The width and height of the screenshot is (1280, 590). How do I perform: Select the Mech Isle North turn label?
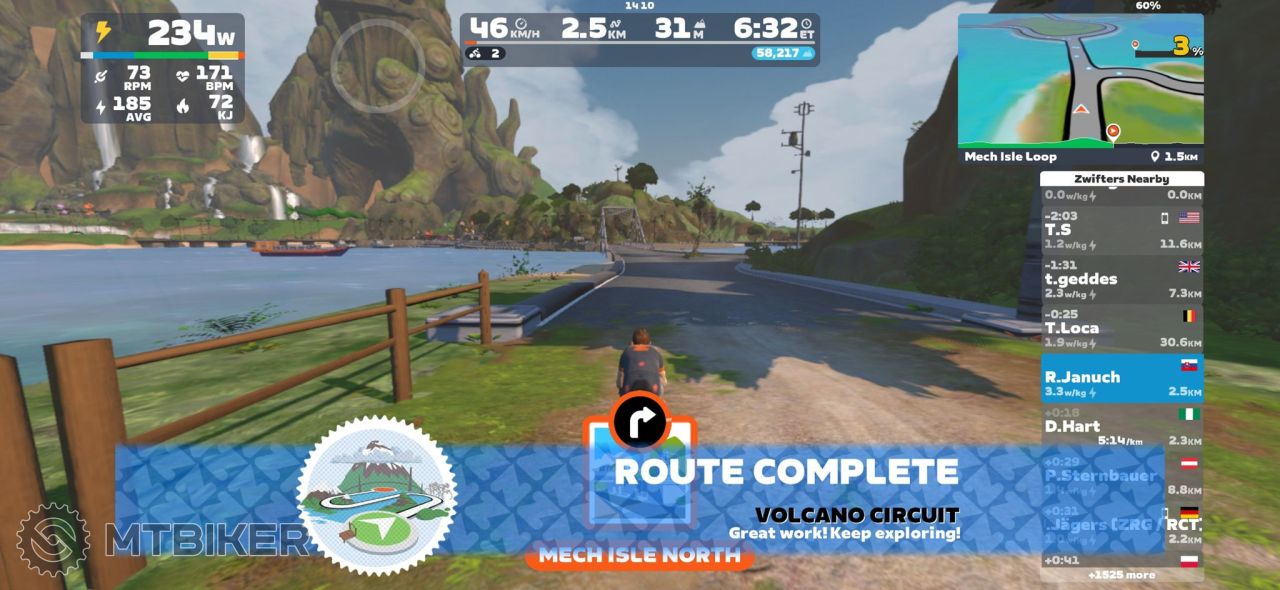coord(640,555)
